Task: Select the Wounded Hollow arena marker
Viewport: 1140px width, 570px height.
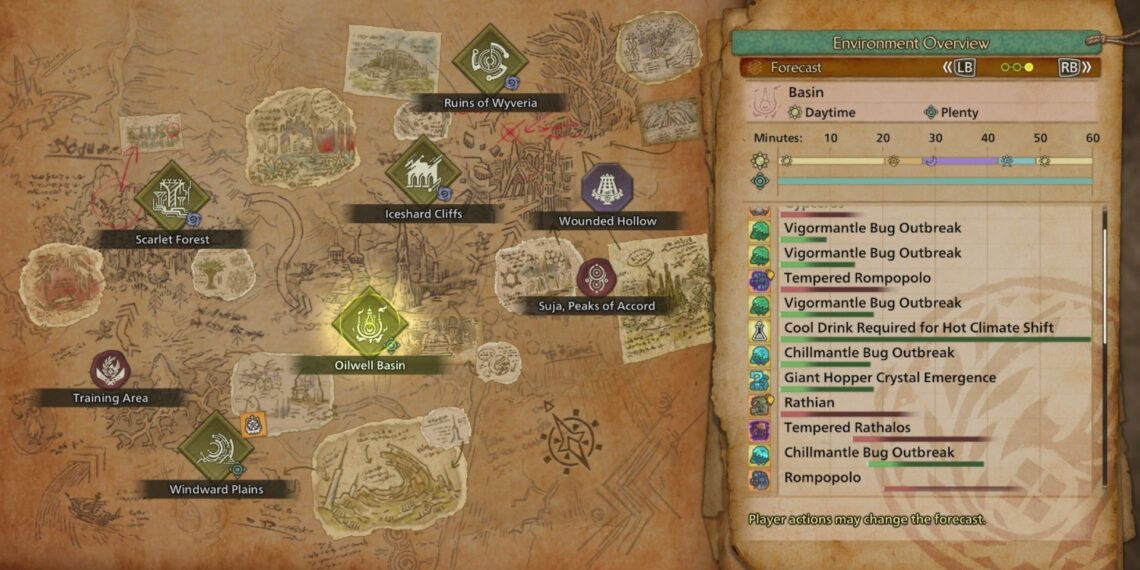Action: [x=607, y=186]
